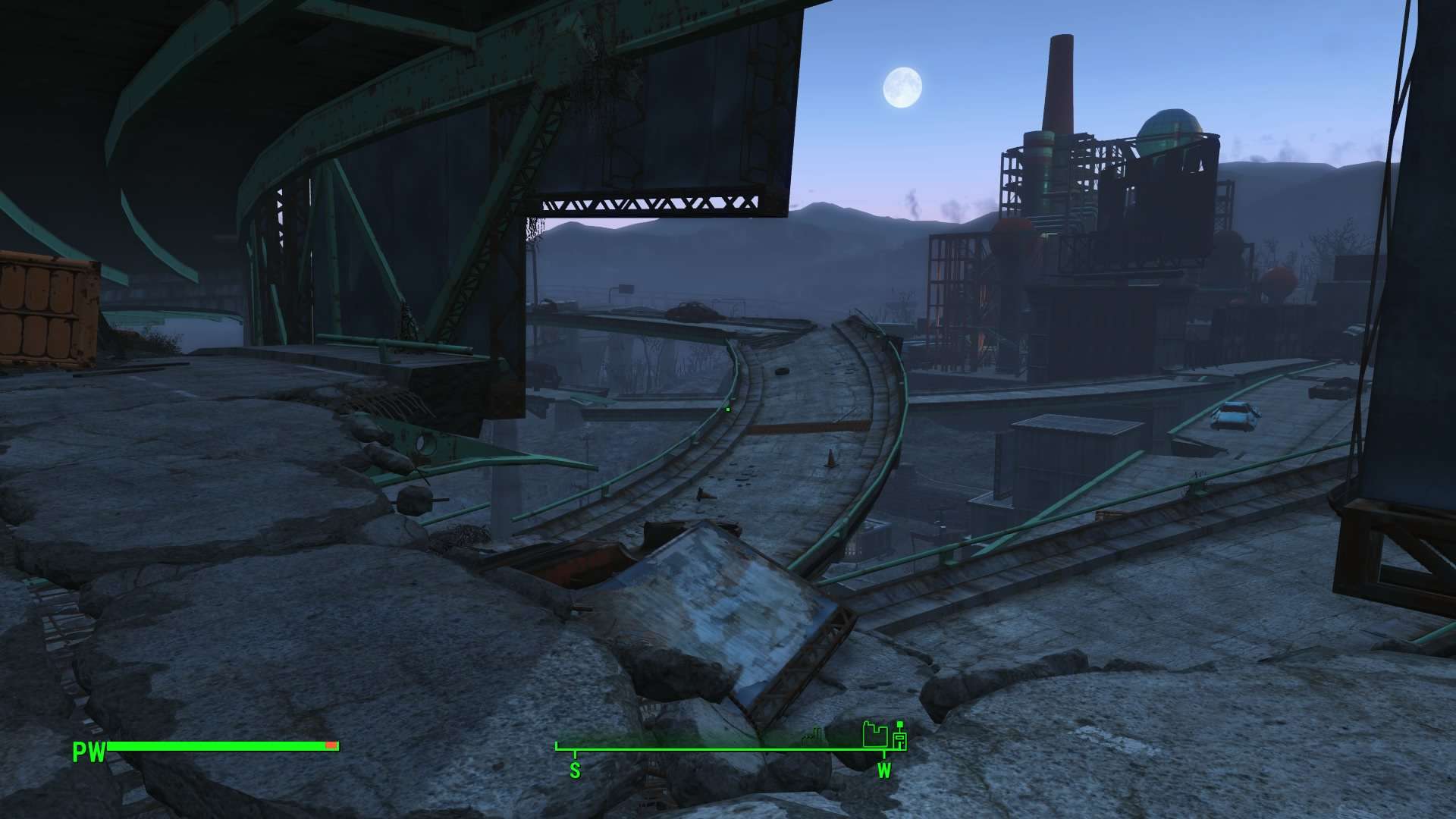Click the antenna building marker on the compass

pyautogui.click(x=900, y=737)
